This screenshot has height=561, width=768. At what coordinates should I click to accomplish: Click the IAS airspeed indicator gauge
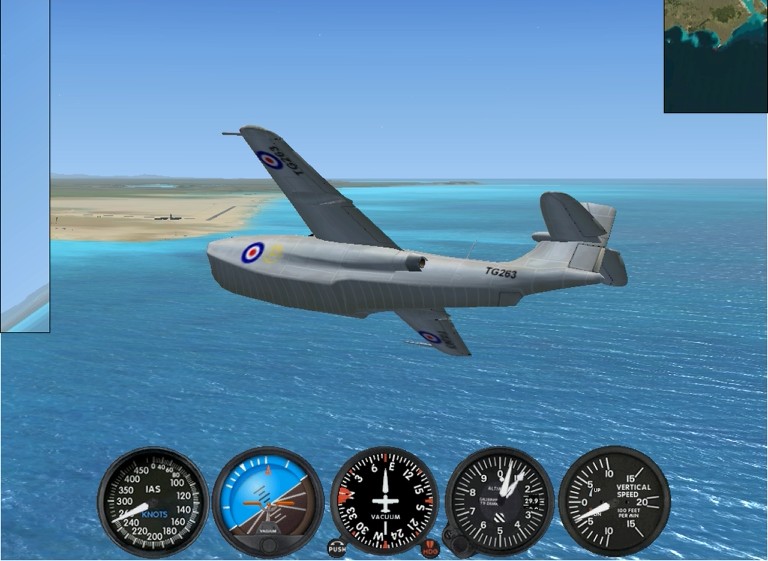tap(153, 501)
